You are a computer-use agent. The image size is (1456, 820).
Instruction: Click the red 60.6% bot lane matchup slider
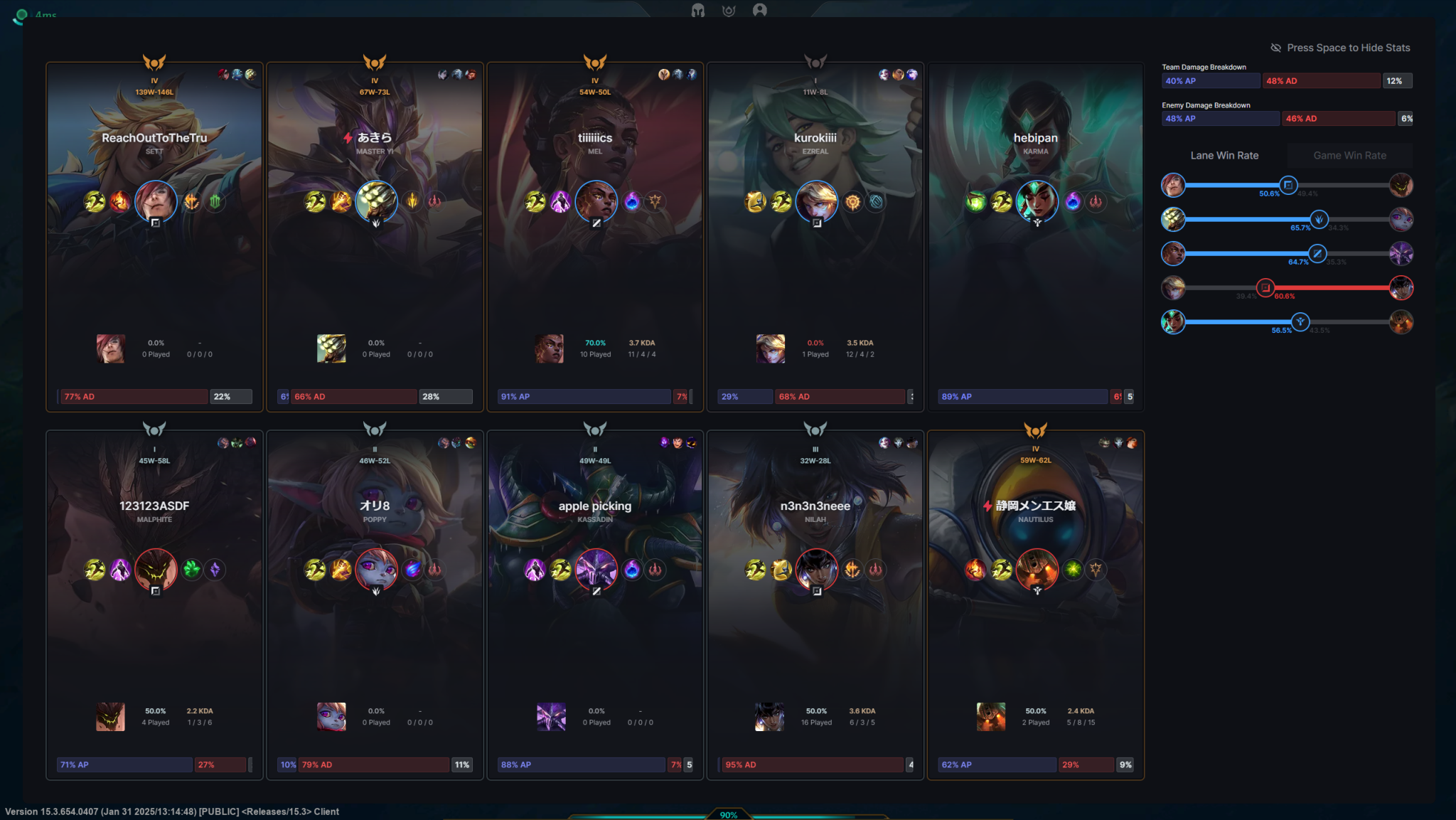1266,288
